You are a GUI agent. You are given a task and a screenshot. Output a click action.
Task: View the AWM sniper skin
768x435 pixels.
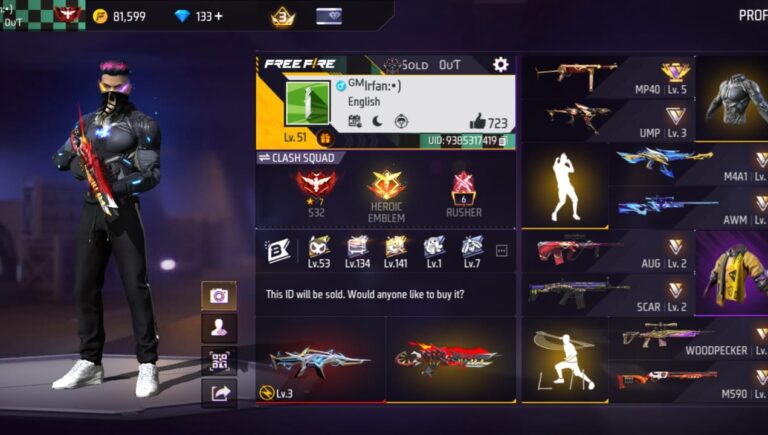690,207
